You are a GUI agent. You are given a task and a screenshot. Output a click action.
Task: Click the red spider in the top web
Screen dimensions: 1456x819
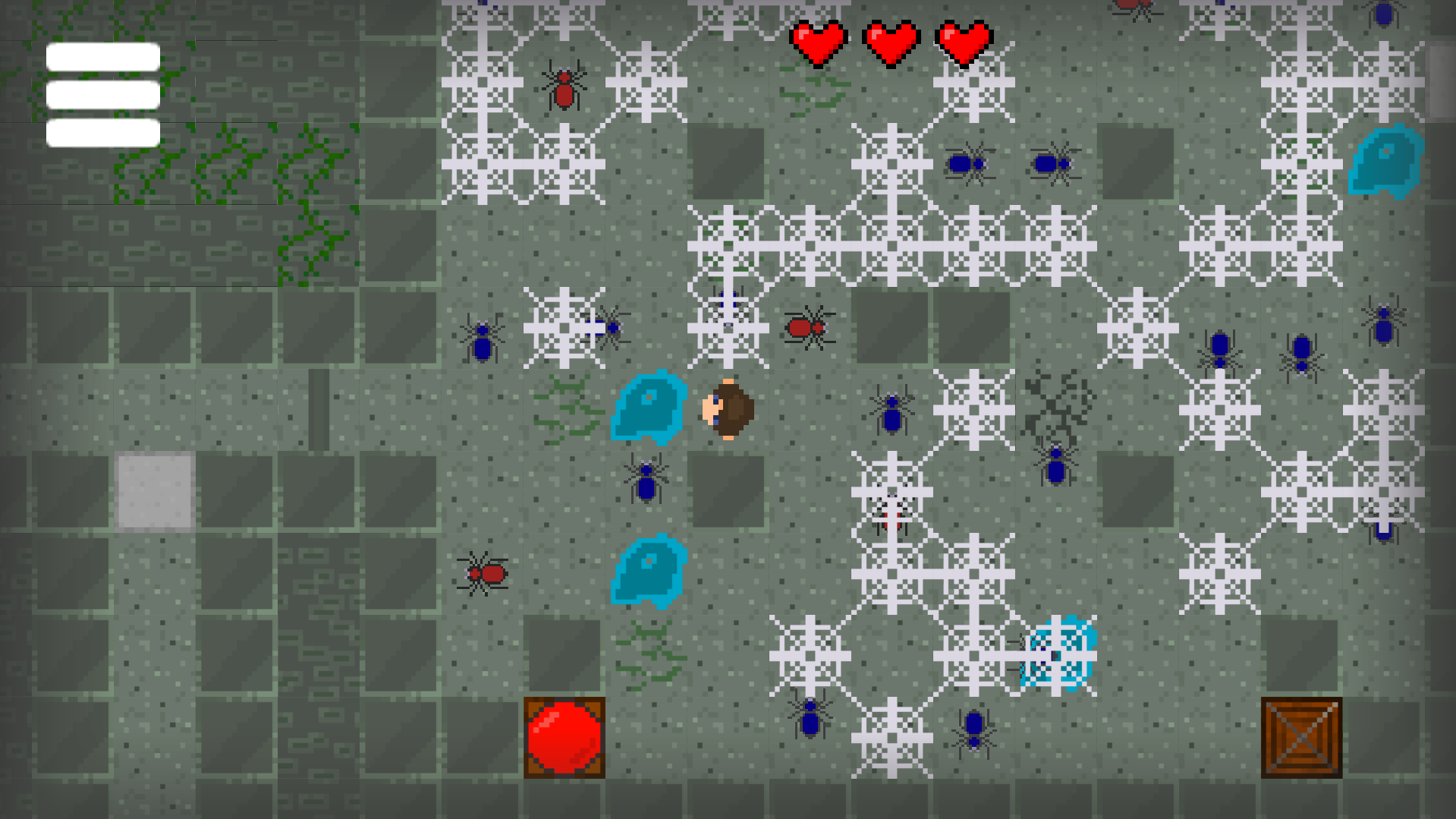[x=564, y=91]
